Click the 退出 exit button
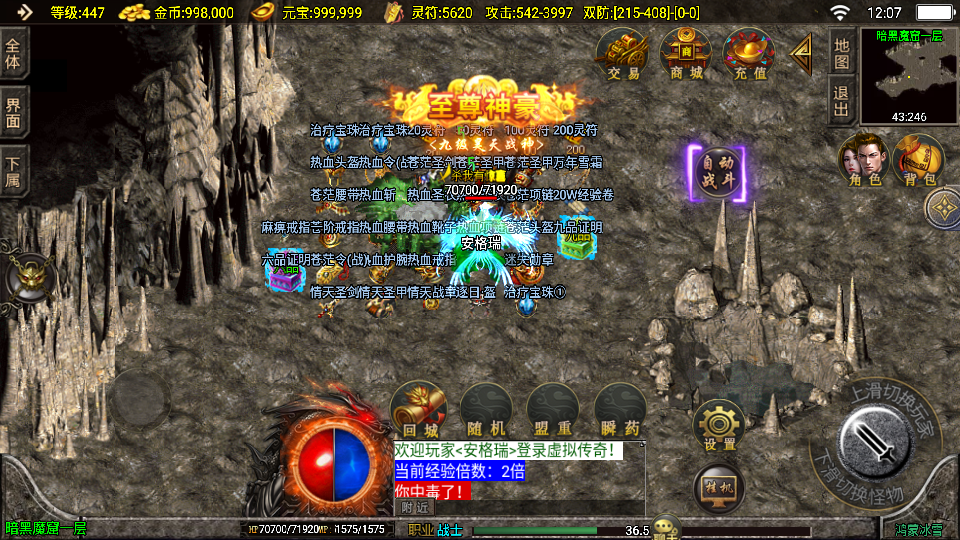 click(x=841, y=100)
